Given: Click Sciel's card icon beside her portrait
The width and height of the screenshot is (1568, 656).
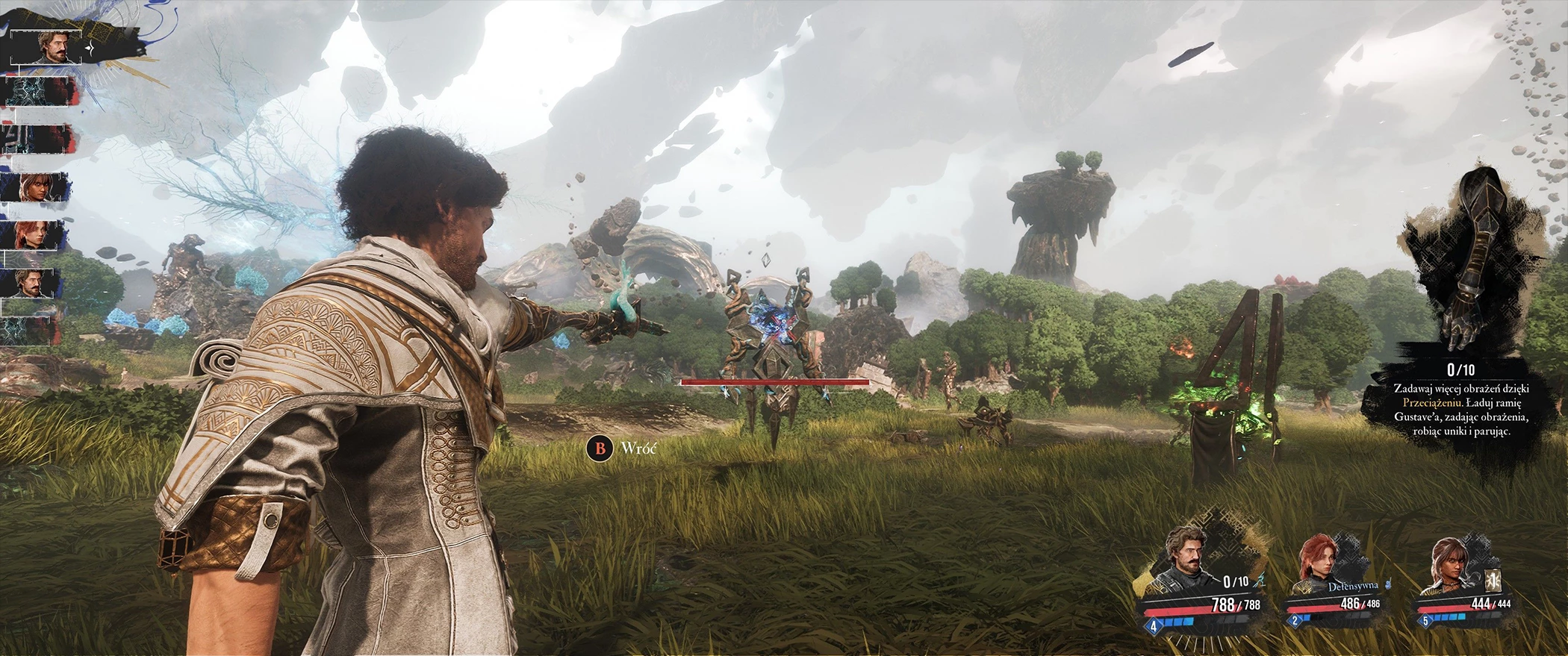Looking at the screenshot, I should pos(1490,581).
